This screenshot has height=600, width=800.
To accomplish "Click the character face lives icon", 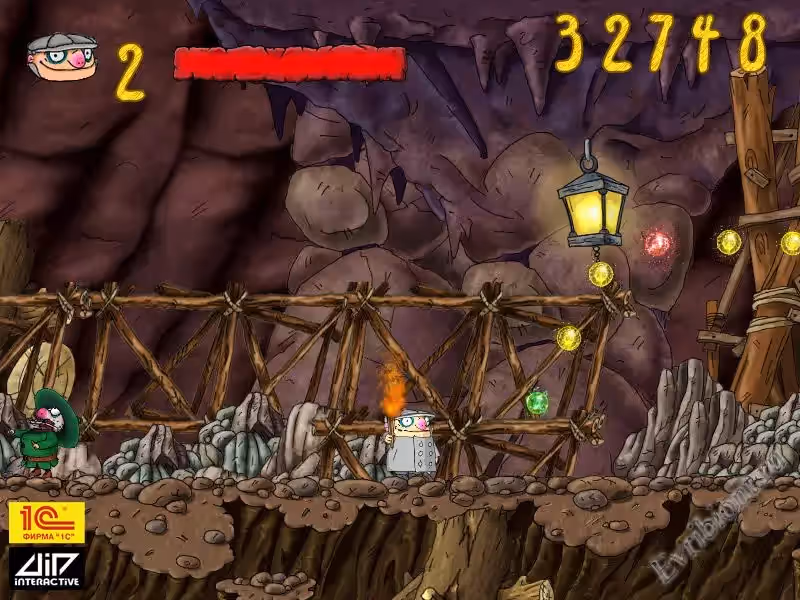I will [x=62, y=60].
